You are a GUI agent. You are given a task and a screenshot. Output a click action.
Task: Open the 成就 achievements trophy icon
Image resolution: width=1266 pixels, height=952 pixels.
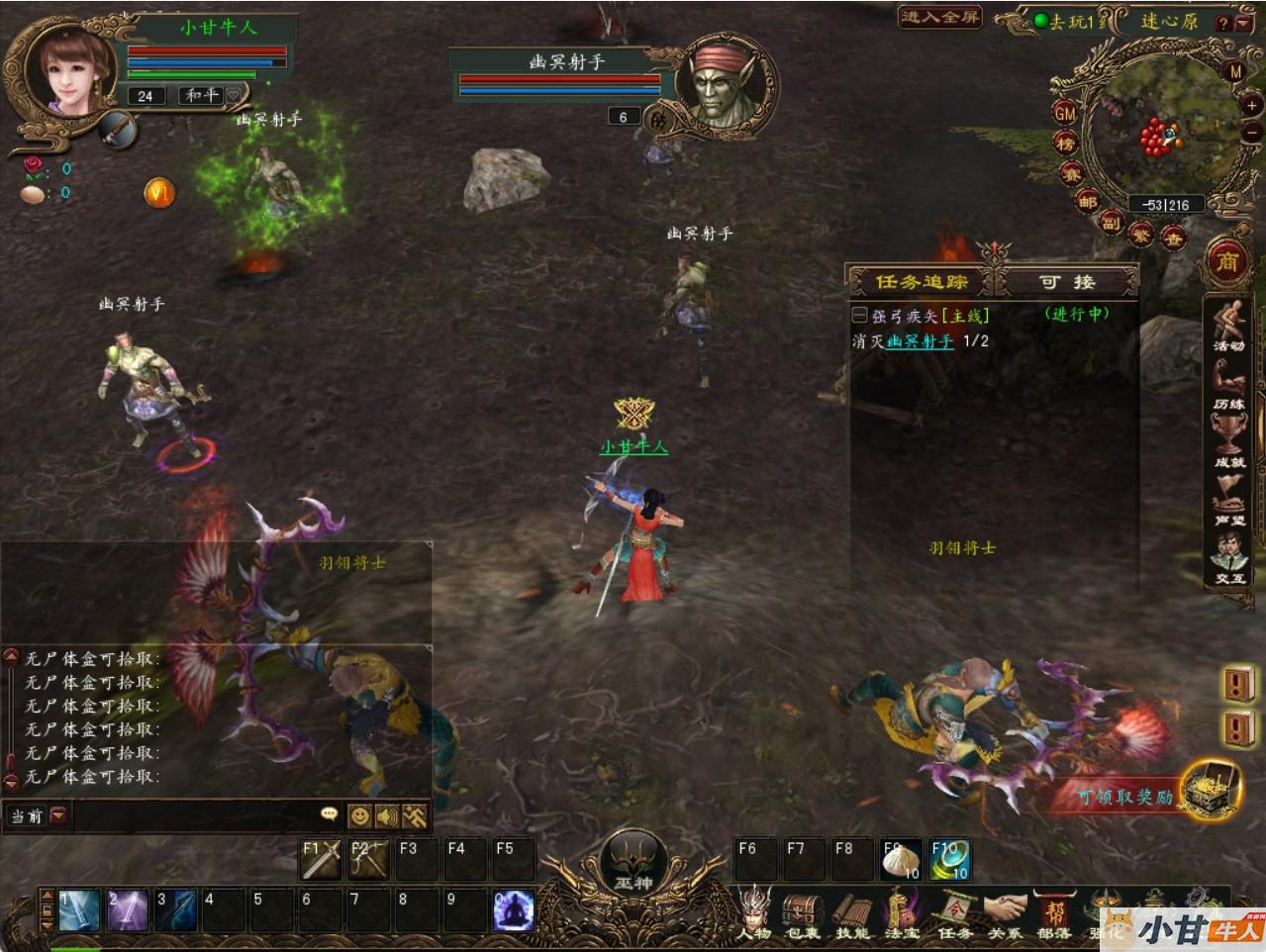1229,440
